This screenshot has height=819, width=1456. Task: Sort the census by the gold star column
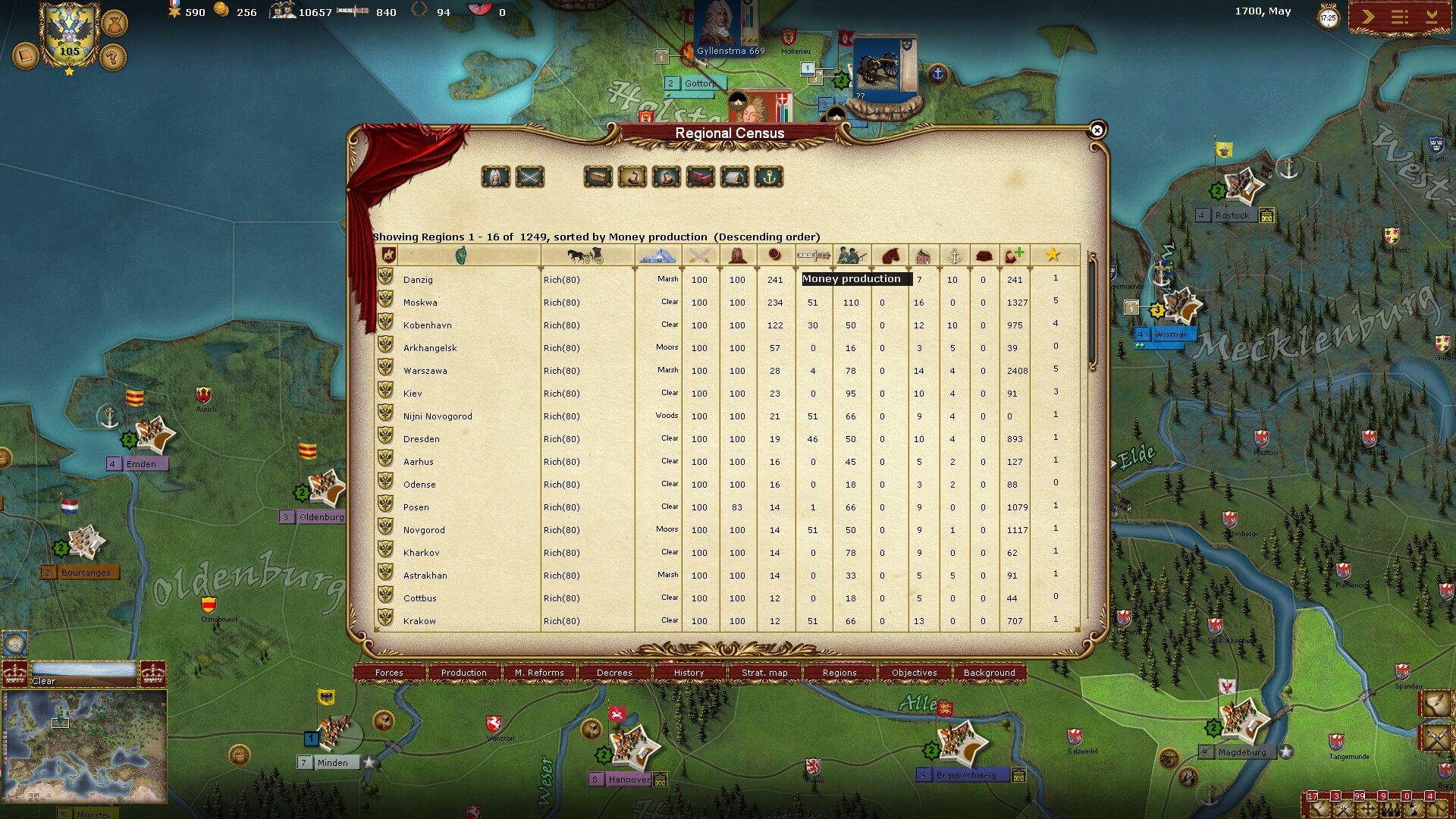(x=1053, y=255)
